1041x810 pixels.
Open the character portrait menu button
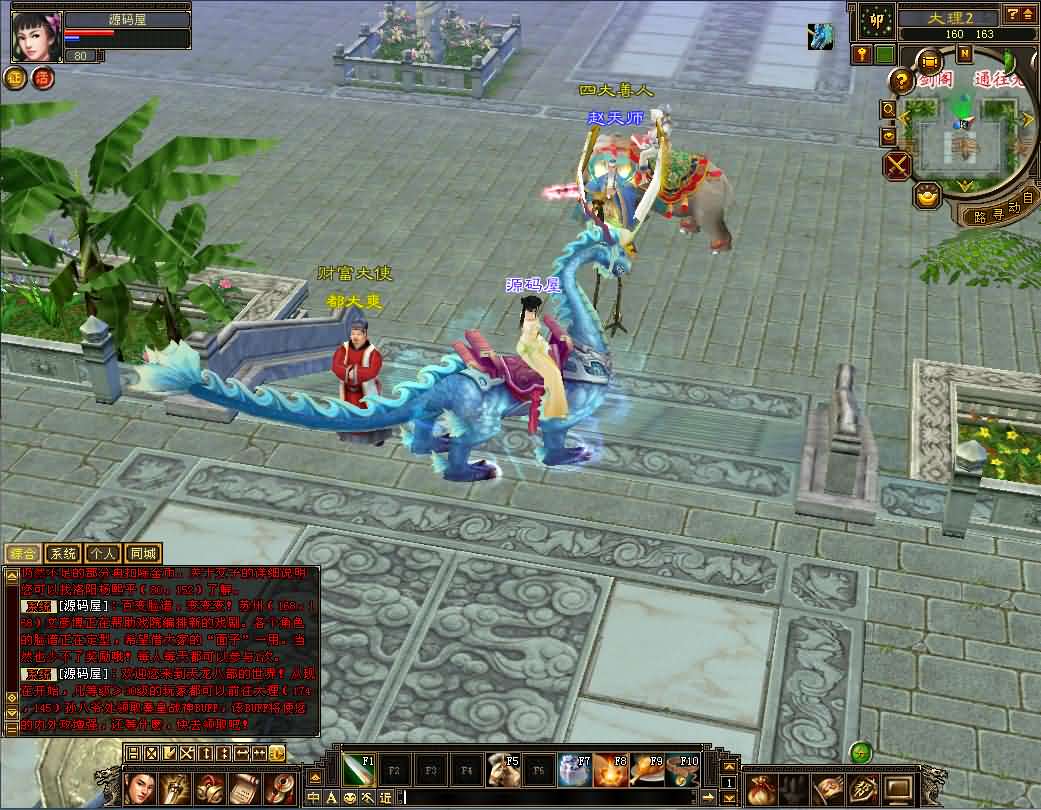point(140,789)
